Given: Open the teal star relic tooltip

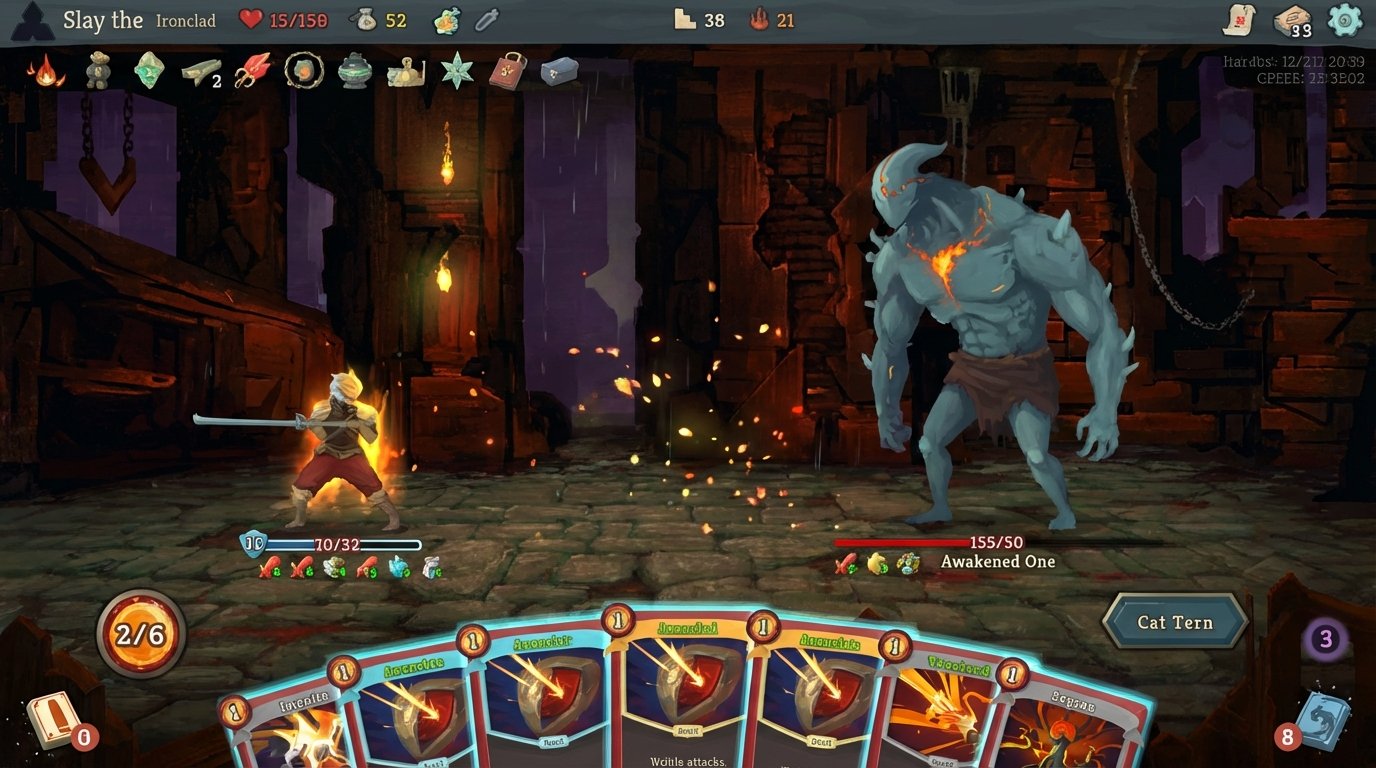Looking at the screenshot, I should [455, 72].
